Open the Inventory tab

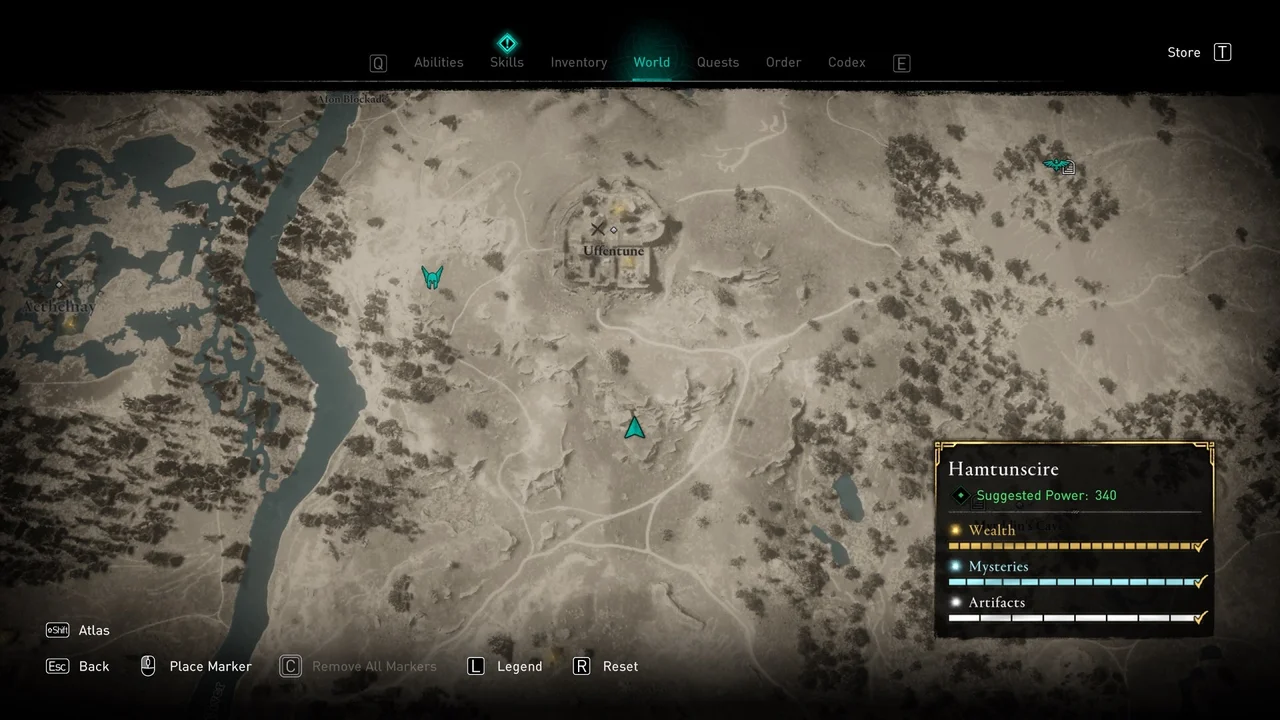[578, 62]
